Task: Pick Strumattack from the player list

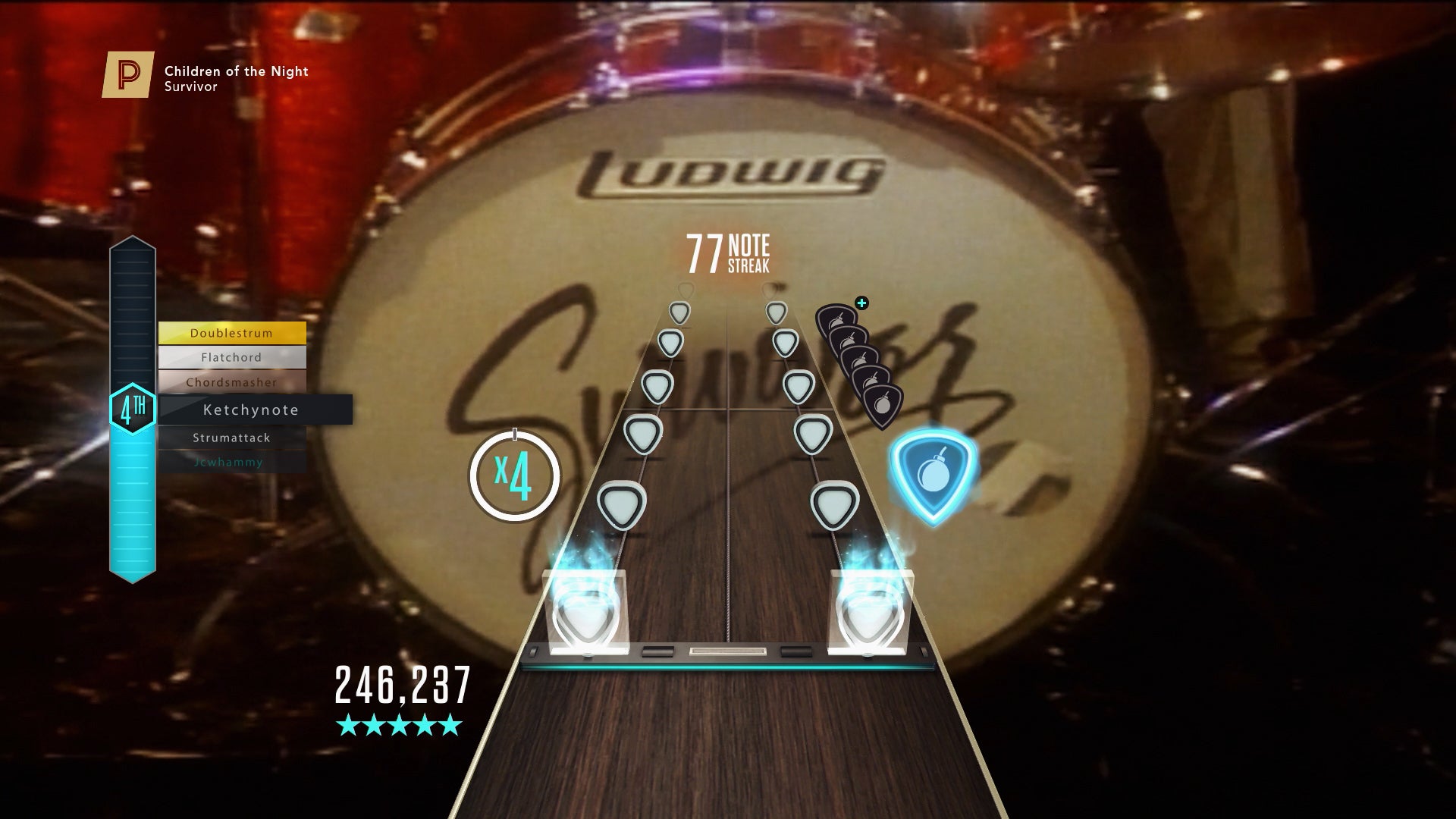Action: coord(231,438)
